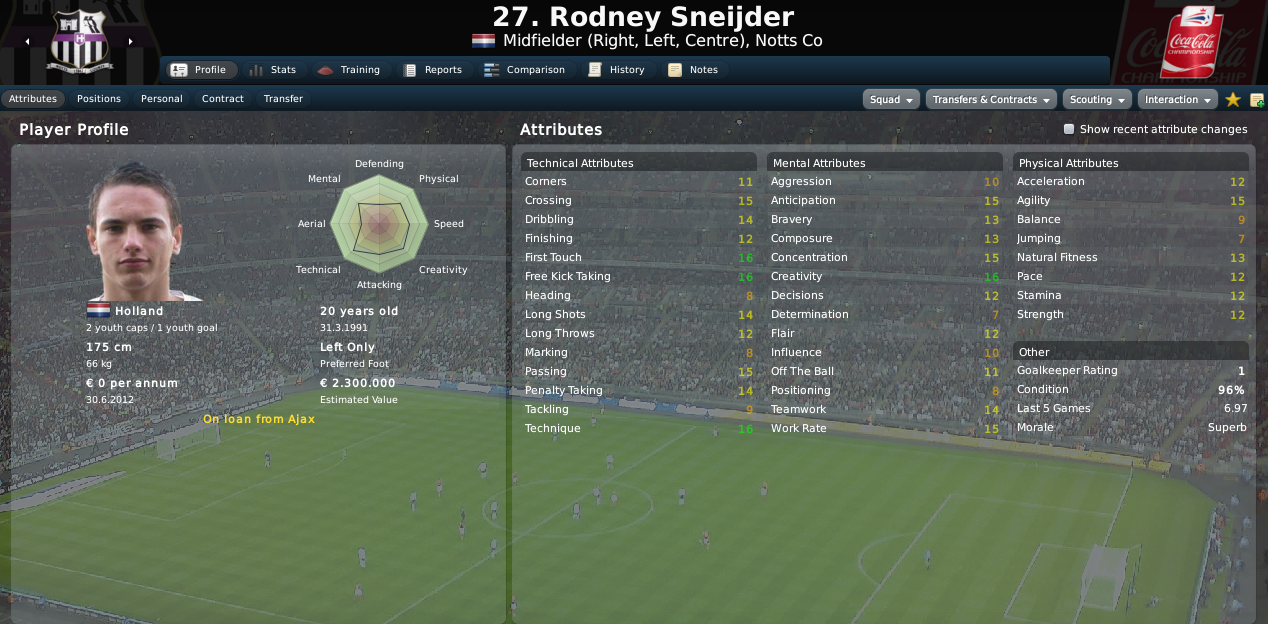Image resolution: width=1268 pixels, height=624 pixels.
Task: Open the Squad dropdown
Action: pos(892,100)
